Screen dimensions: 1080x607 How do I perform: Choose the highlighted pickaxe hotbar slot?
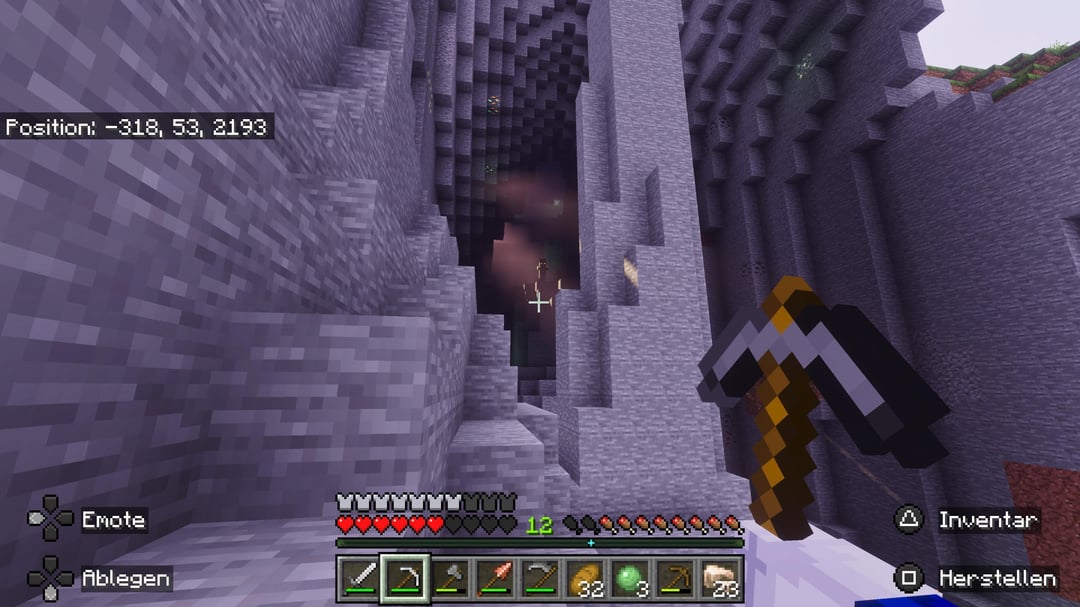point(404,578)
